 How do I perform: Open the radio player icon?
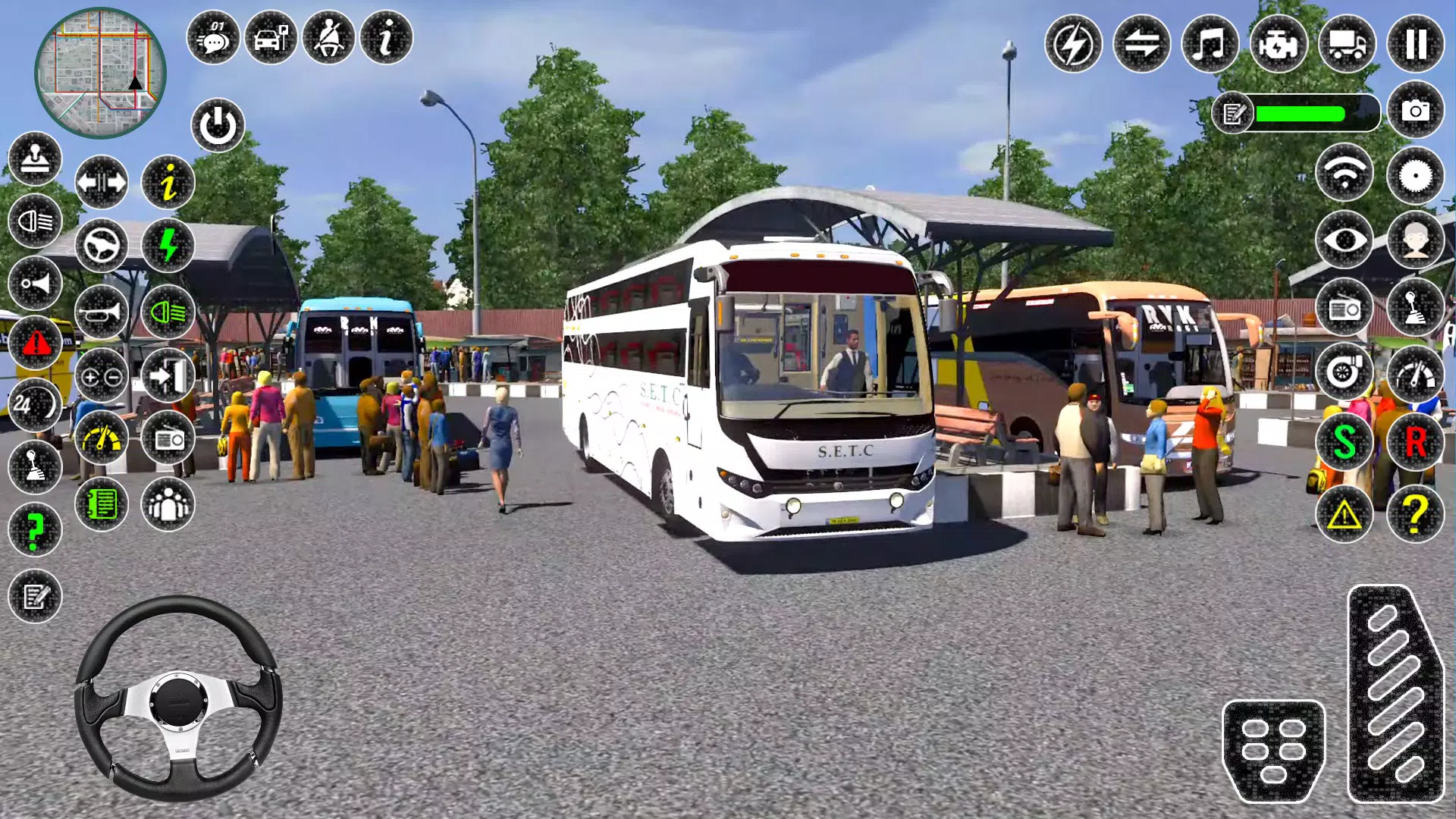[168, 438]
